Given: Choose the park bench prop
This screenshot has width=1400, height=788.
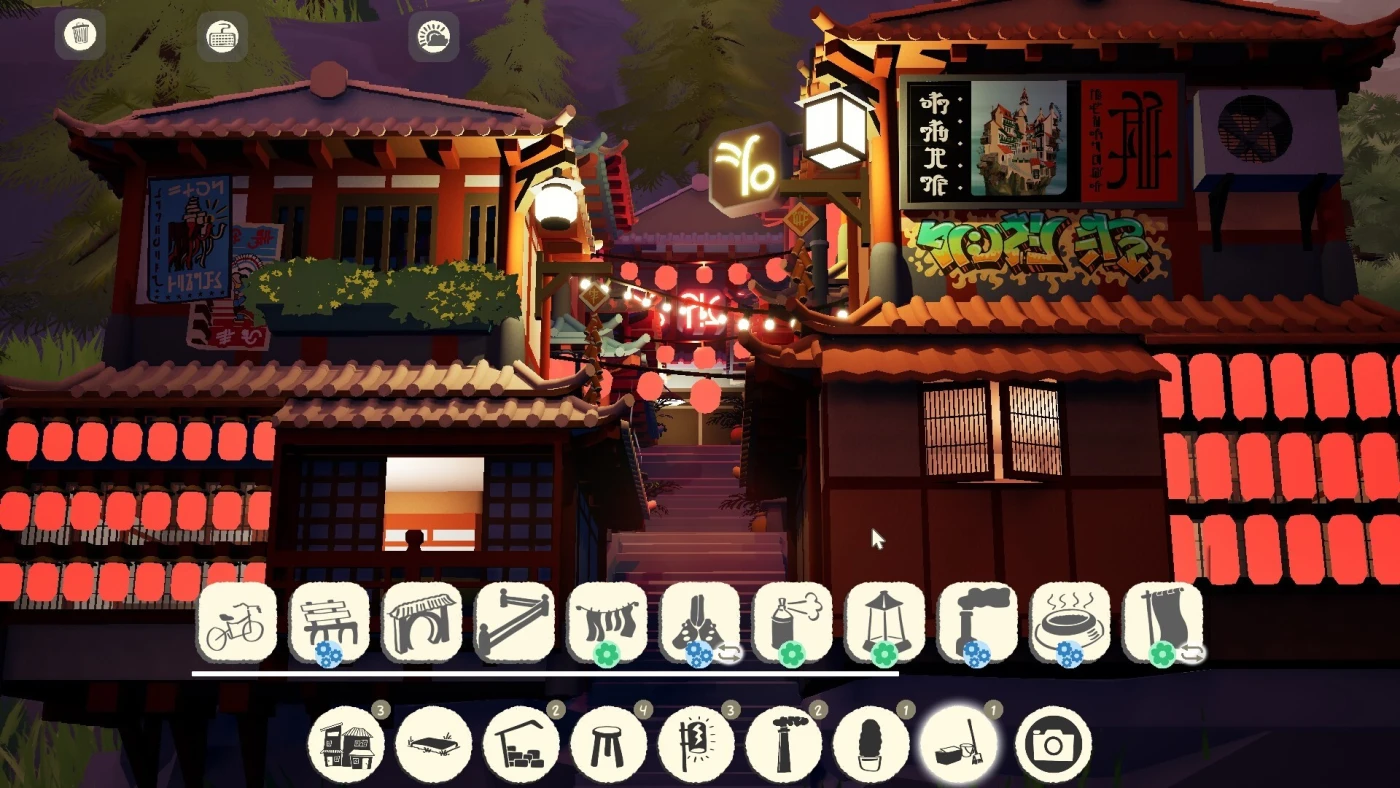Looking at the screenshot, I should pyautogui.click(x=329, y=623).
